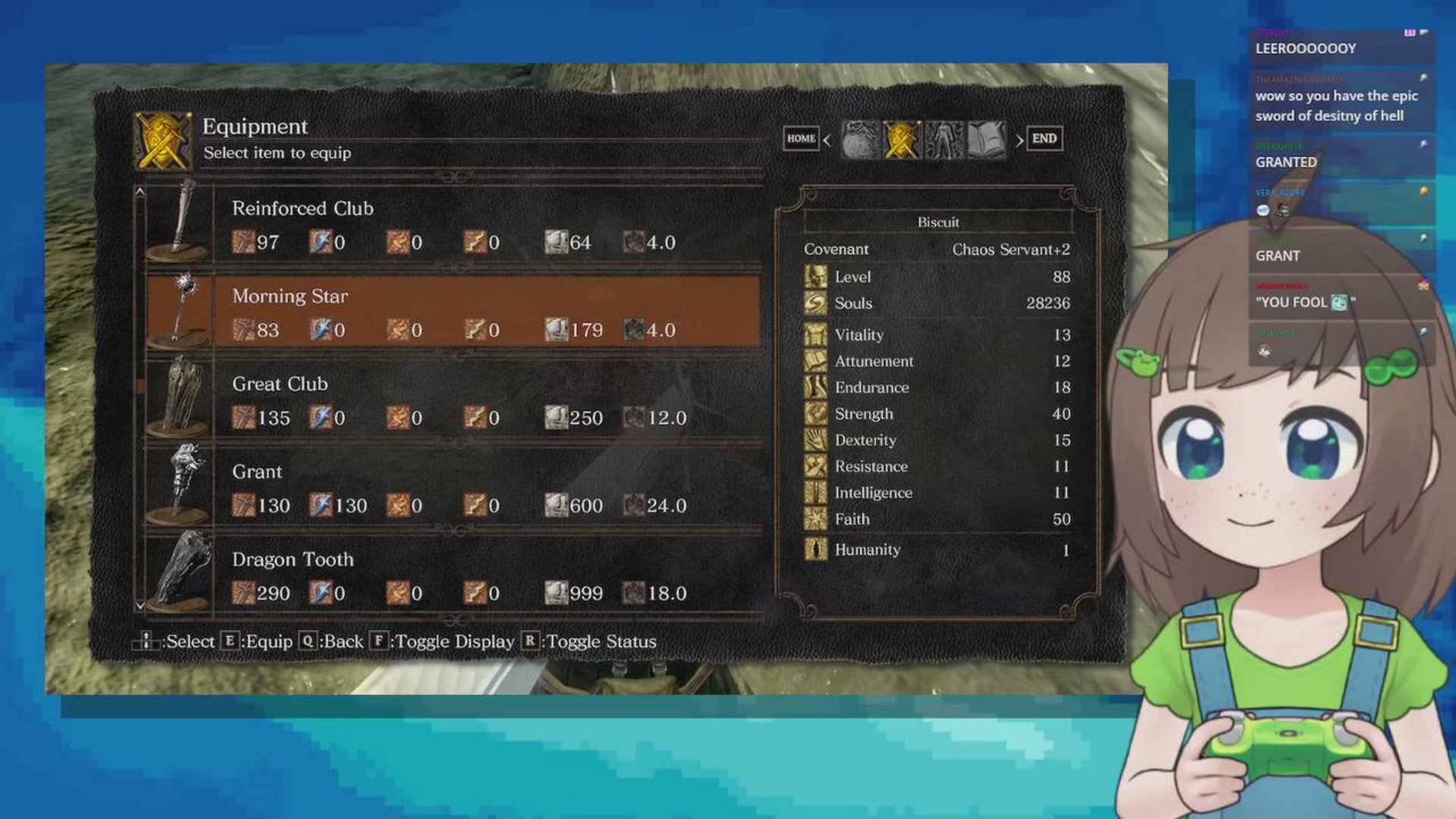This screenshot has height=819, width=1456.
Task: Click the down arrow on the list scrollbar
Action: (140, 605)
